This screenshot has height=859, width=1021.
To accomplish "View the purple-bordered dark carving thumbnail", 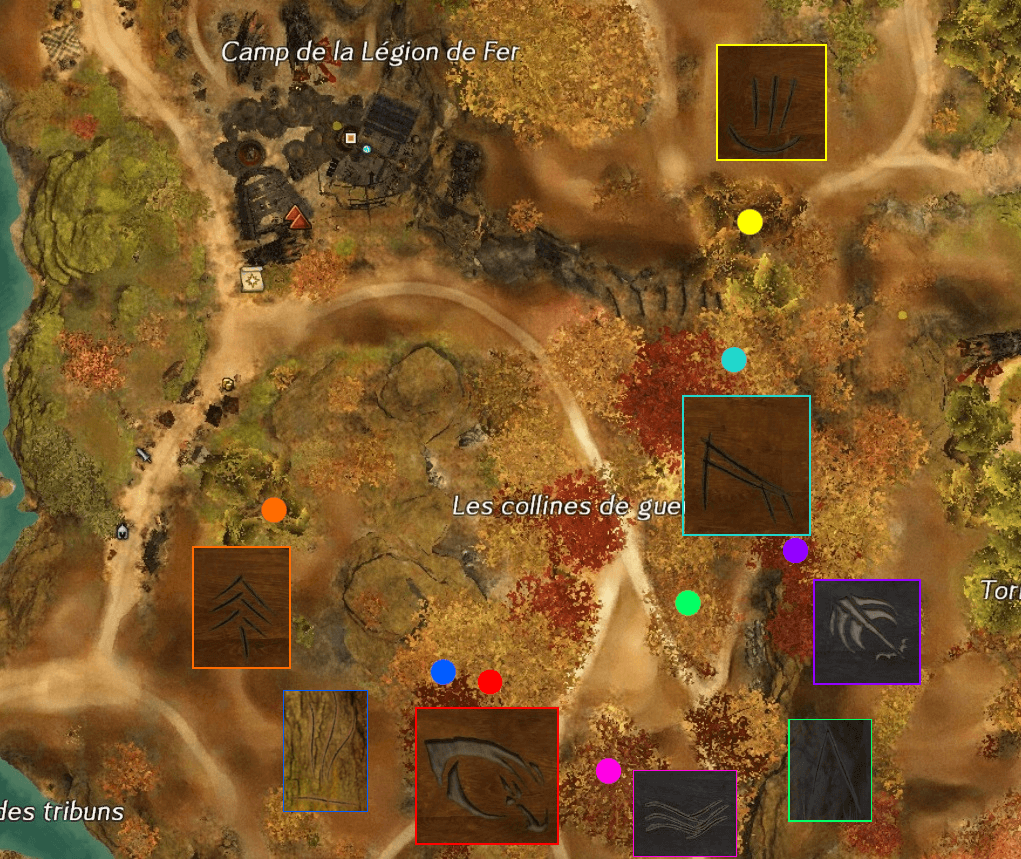I will tap(867, 632).
